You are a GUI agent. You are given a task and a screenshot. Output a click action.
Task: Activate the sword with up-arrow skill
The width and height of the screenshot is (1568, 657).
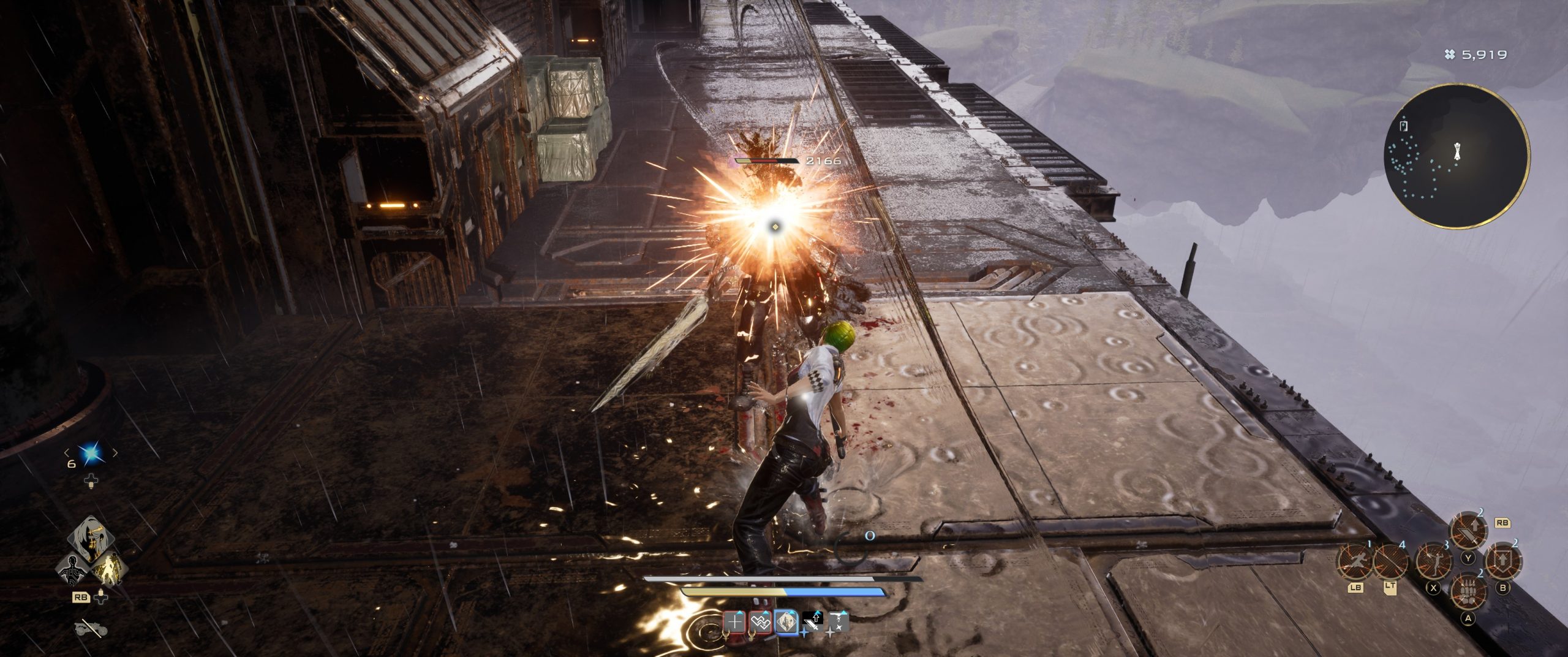click(1468, 531)
